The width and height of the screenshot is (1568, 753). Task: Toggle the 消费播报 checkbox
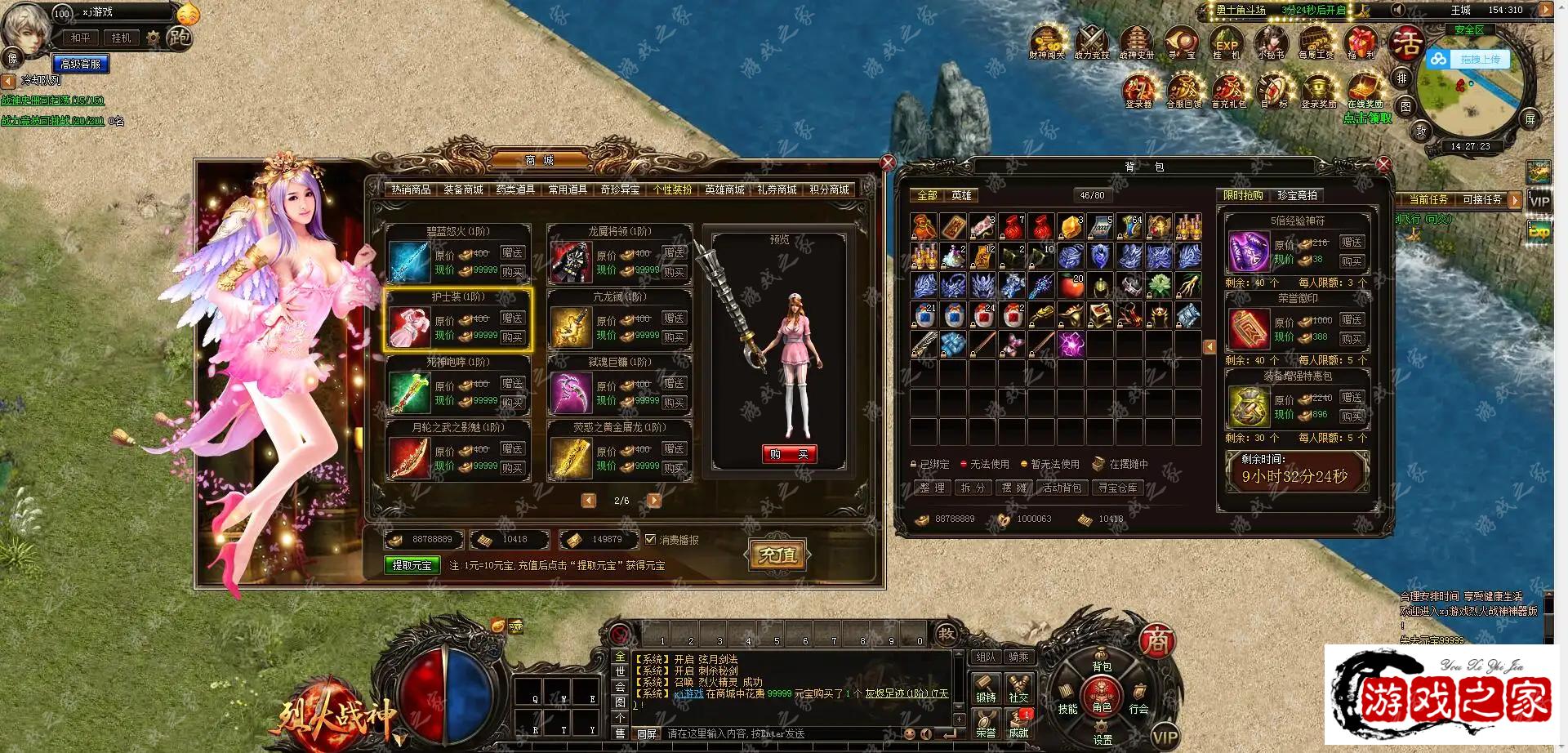[651, 540]
